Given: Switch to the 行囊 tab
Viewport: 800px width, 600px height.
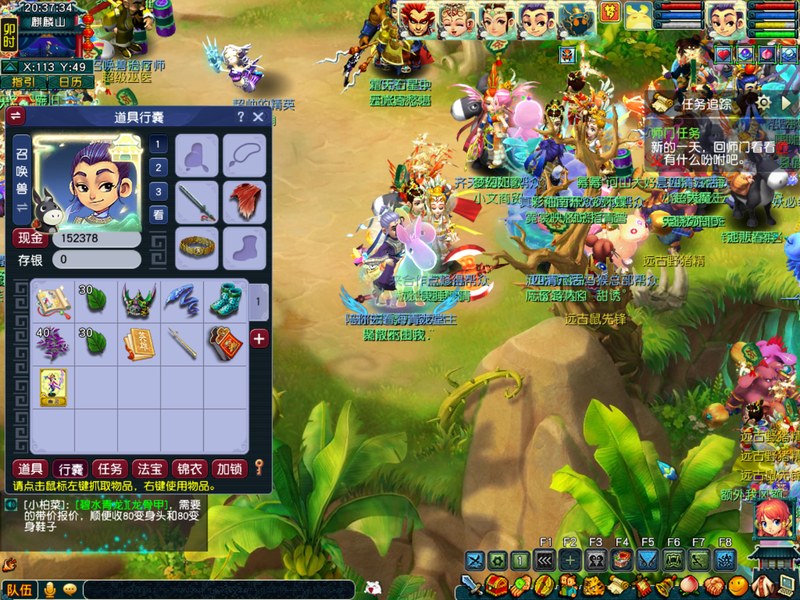Looking at the screenshot, I should (69, 468).
